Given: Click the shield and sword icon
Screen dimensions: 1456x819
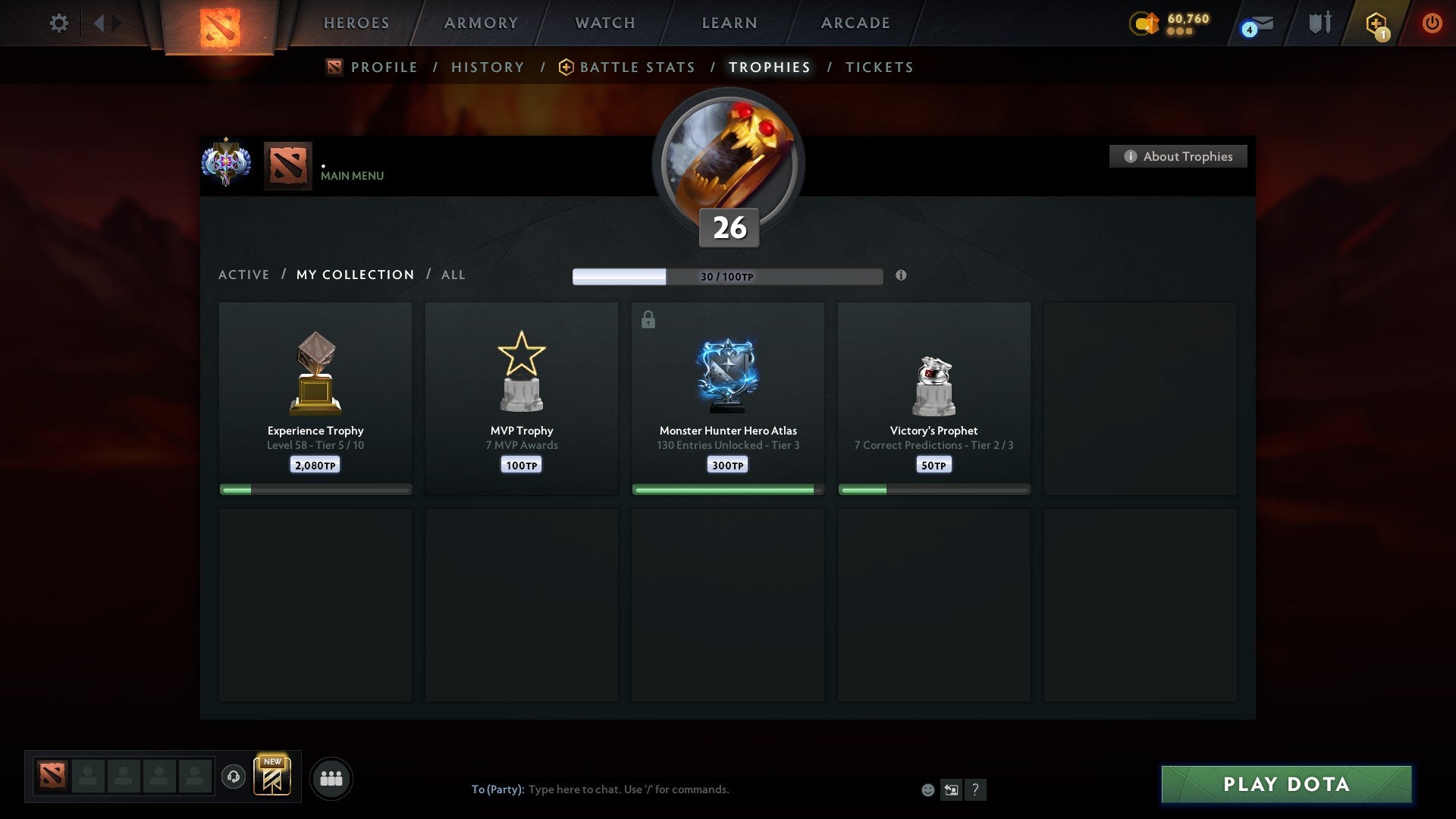Looking at the screenshot, I should [x=1319, y=23].
